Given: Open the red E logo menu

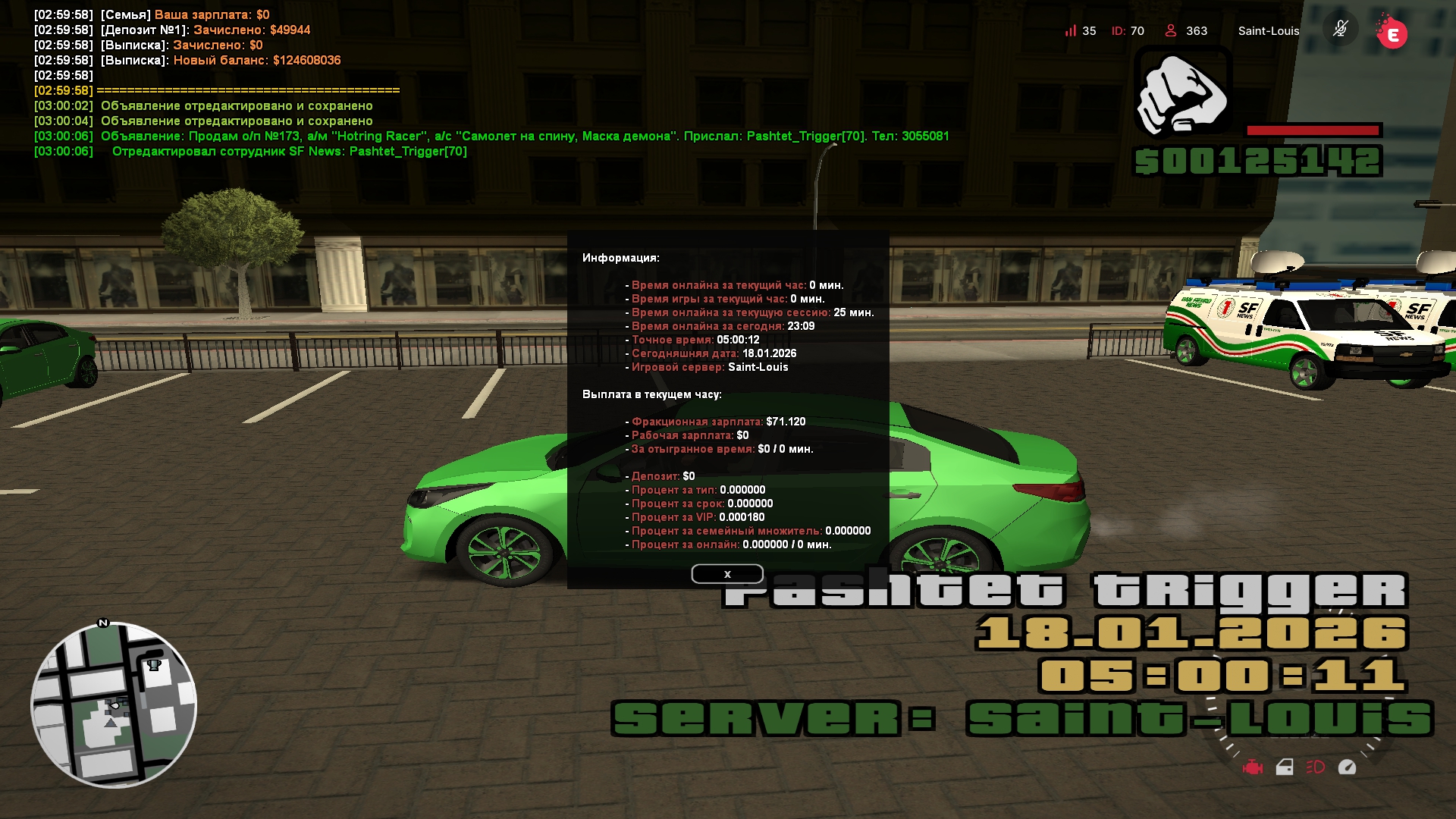Looking at the screenshot, I should pyautogui.click(x=1392, y=33).
